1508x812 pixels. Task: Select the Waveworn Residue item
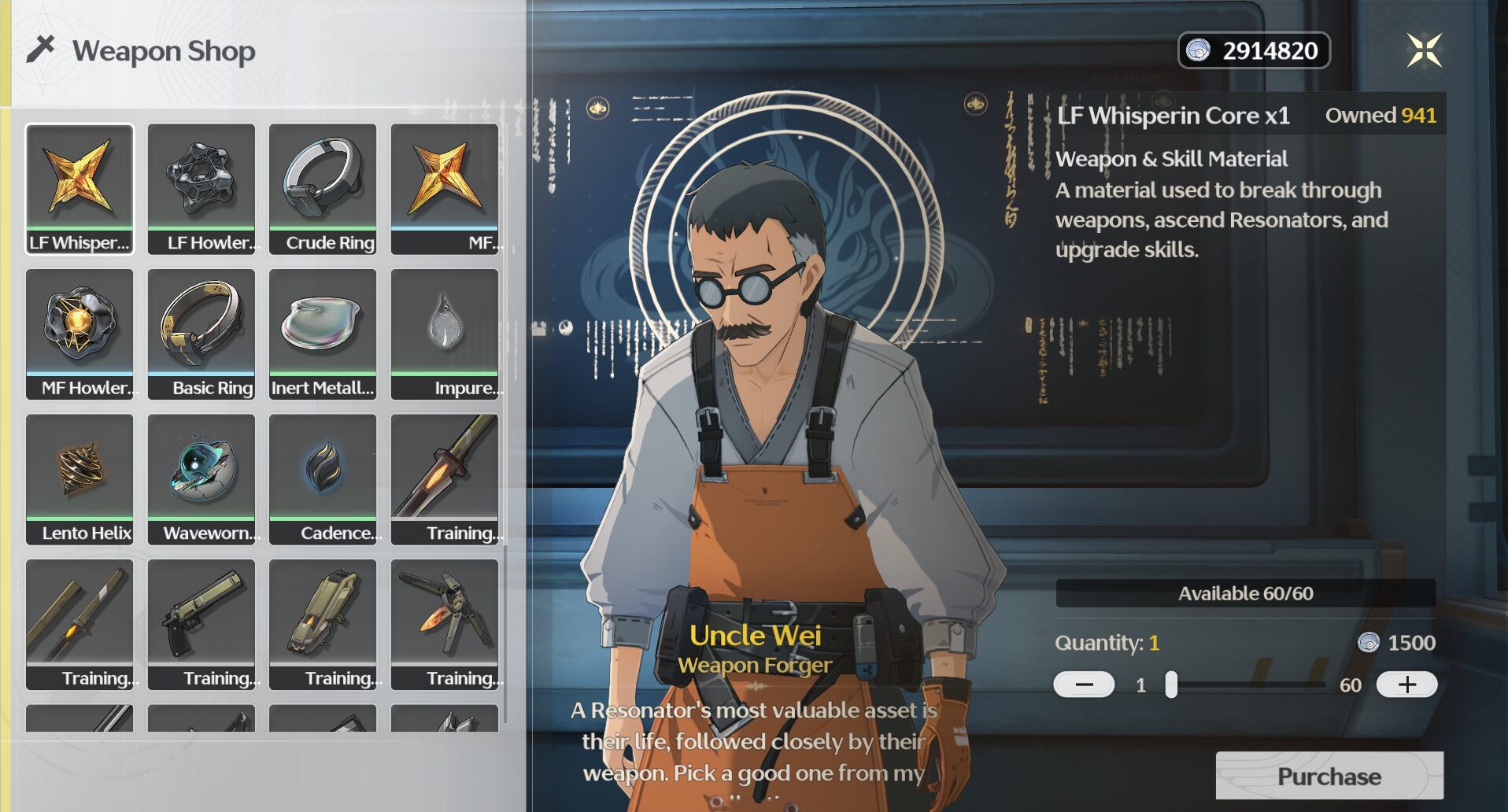tap(201, 476)
